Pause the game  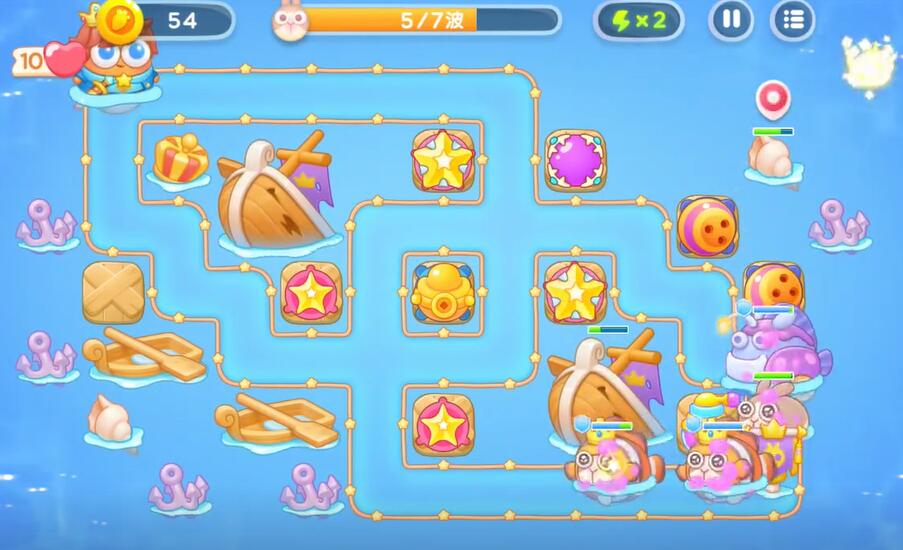pos(731,21)
